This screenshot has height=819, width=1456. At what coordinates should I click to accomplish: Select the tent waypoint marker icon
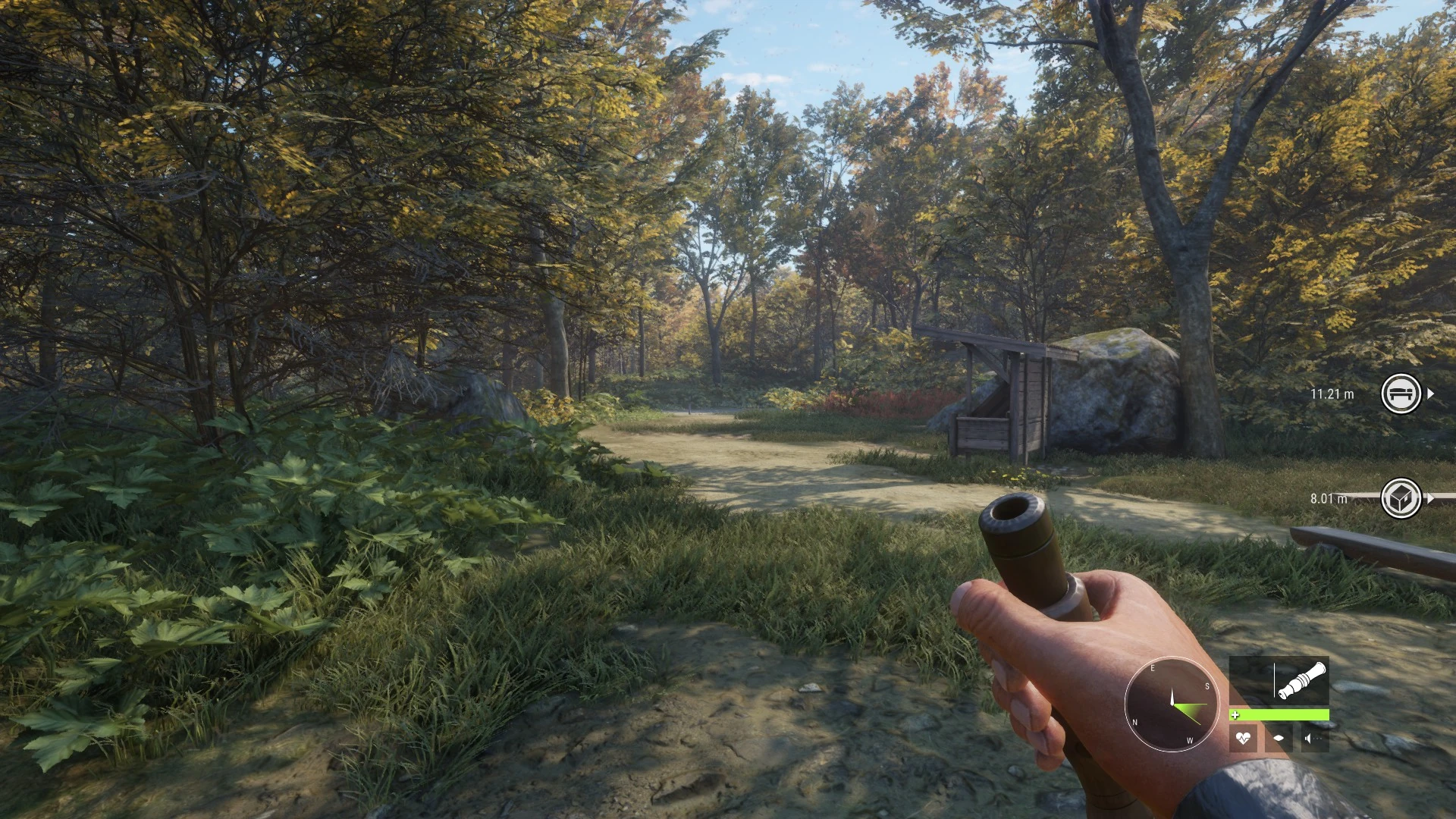tap(1401, 394)
